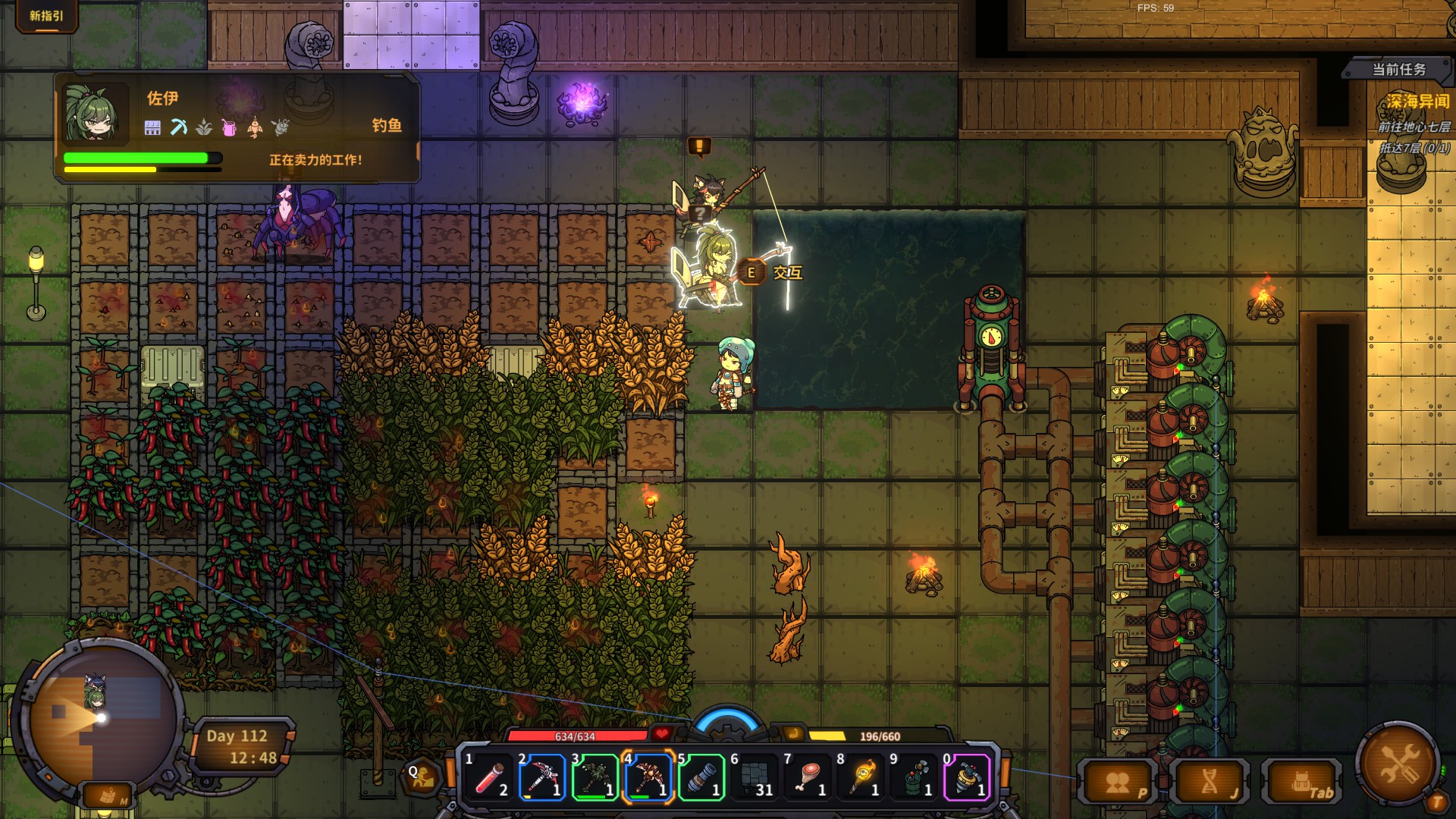This screenshot has width=1456, height=819.
Task: Open the companions panel with two figures icon
Action: pos(1119,783)
